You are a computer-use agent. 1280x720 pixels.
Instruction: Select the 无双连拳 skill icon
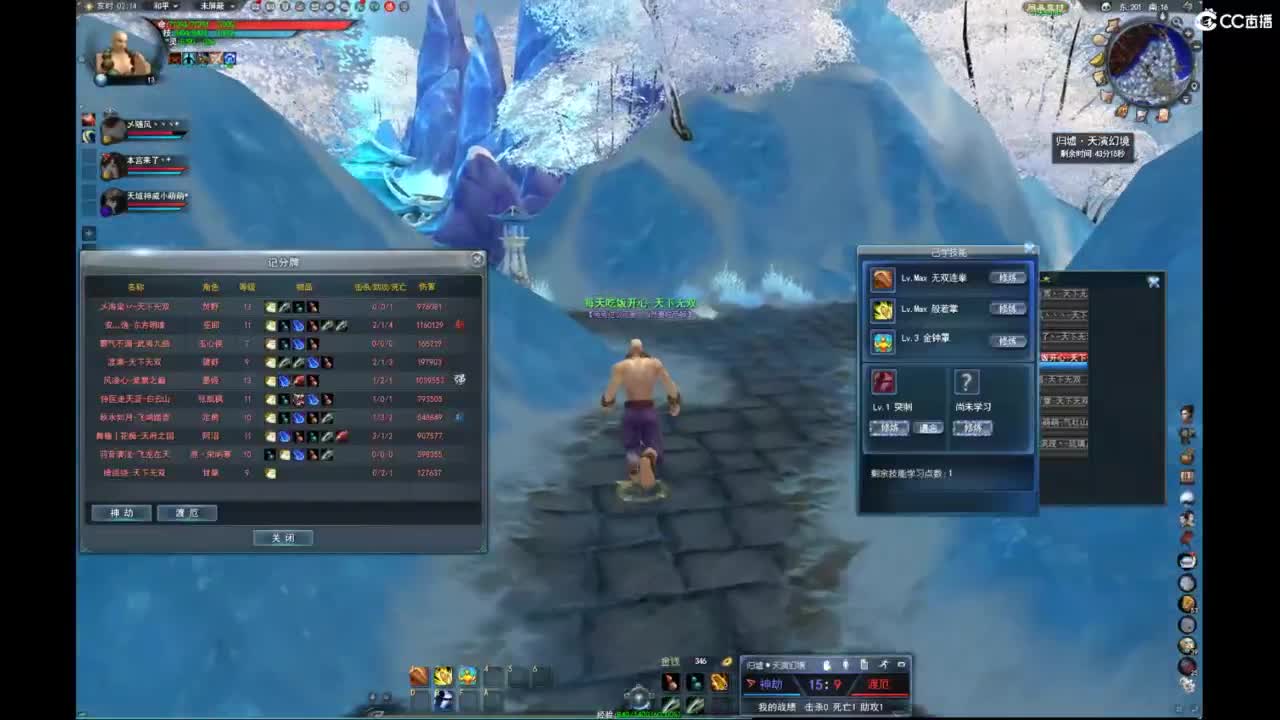[883, 278]
